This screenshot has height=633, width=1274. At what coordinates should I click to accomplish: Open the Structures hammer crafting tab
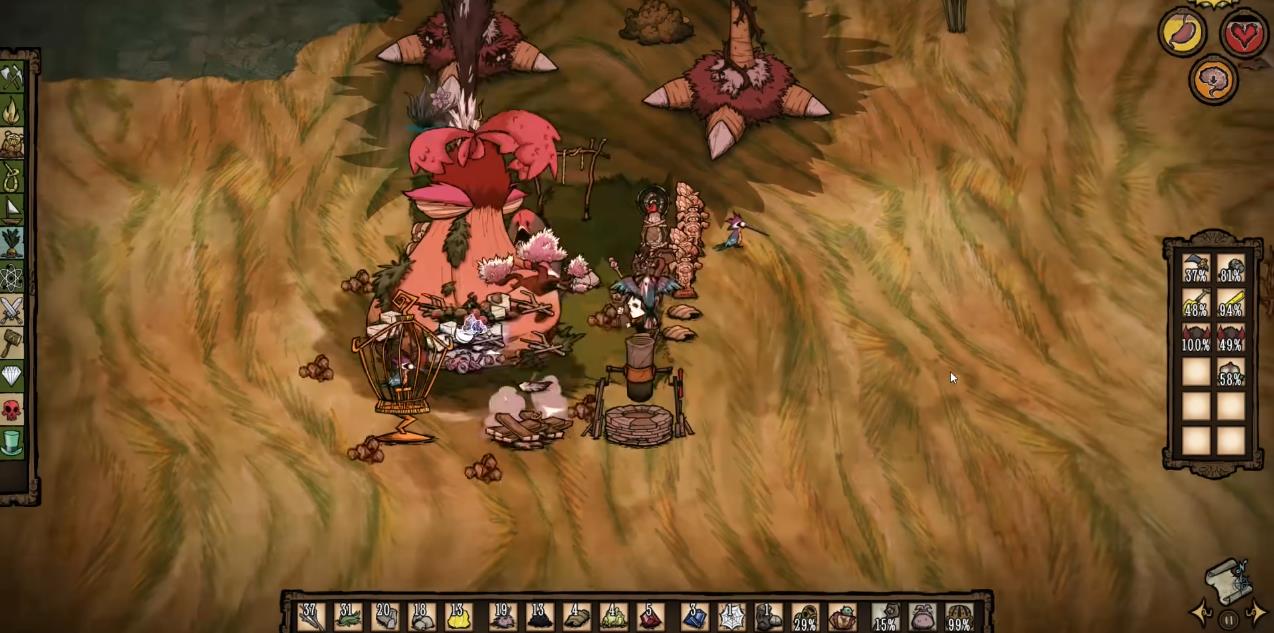point(12,343)
